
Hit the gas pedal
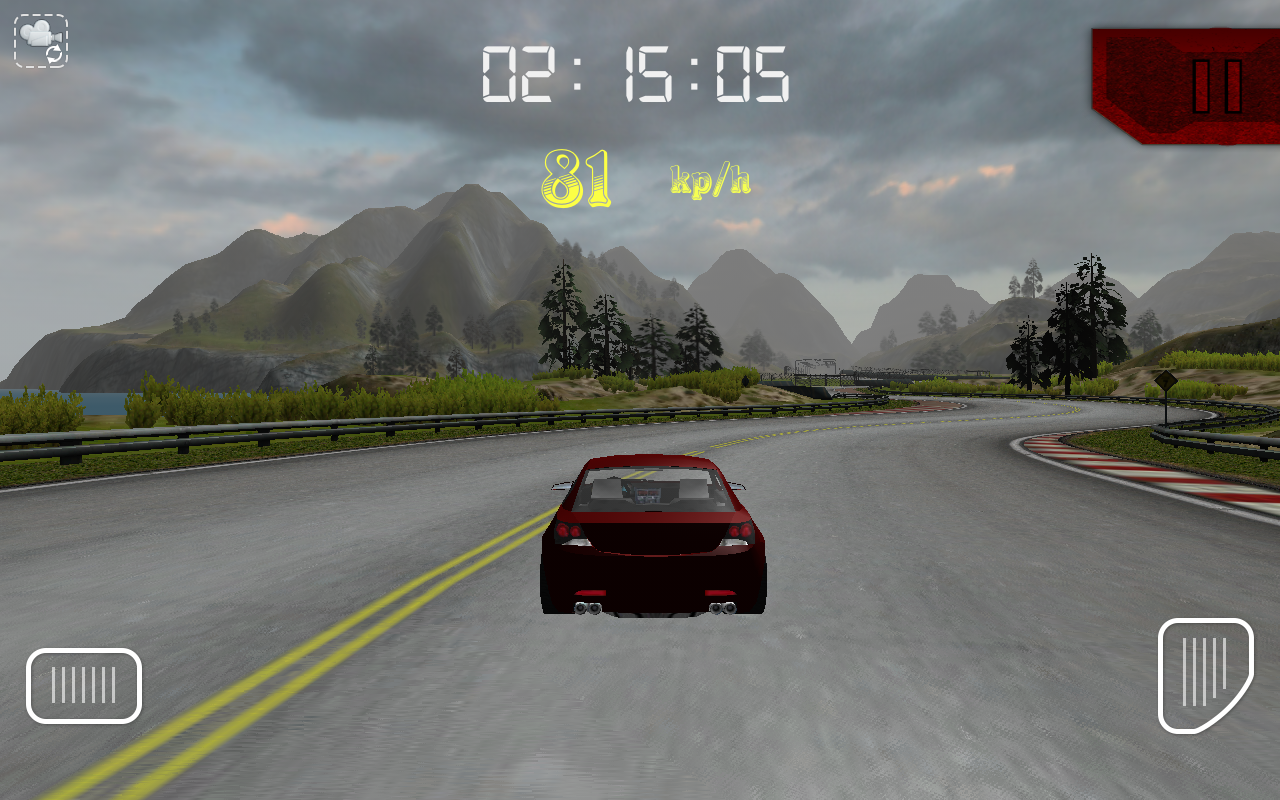tap(1205, 675)
